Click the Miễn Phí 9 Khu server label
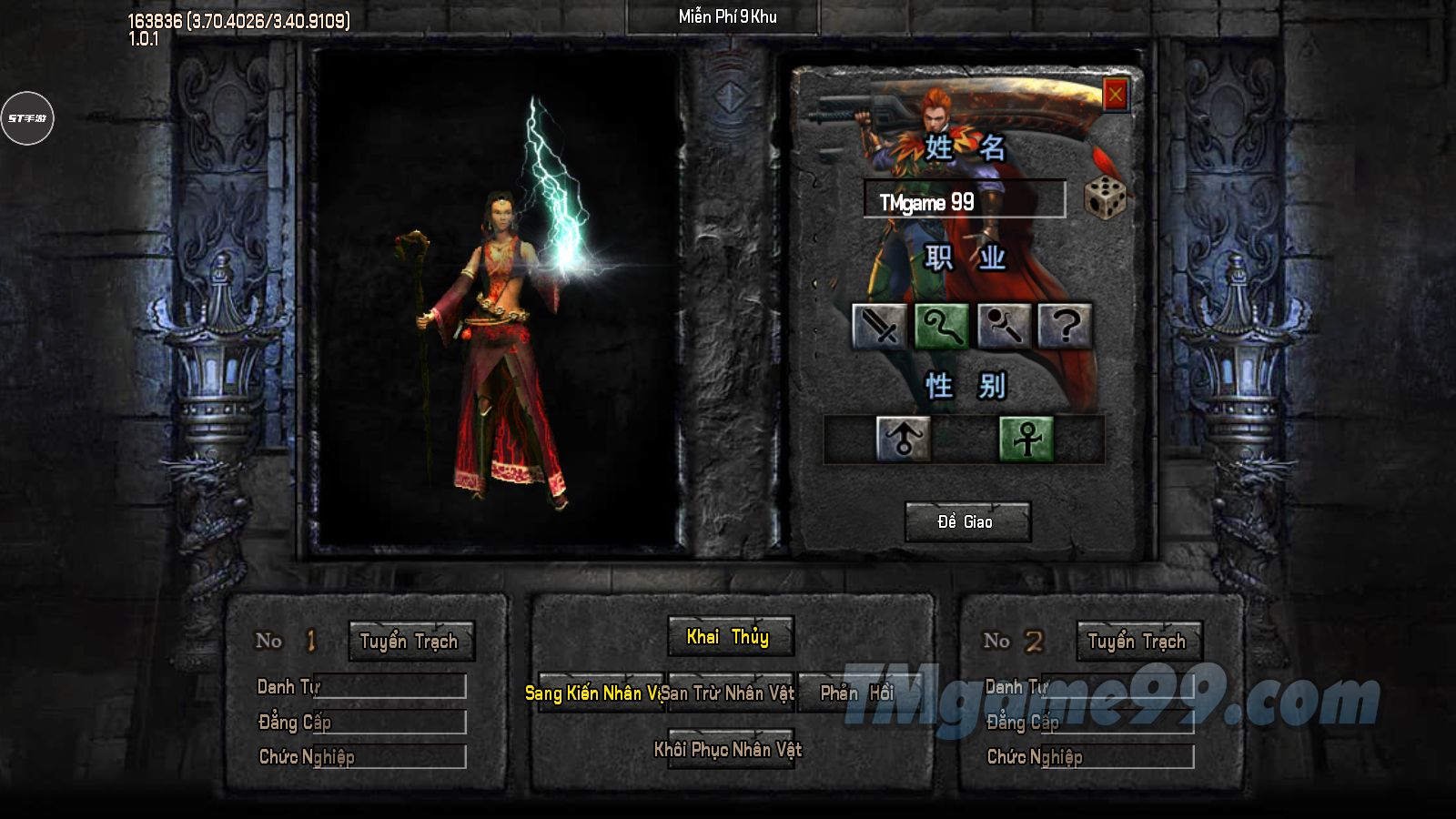 727,16
